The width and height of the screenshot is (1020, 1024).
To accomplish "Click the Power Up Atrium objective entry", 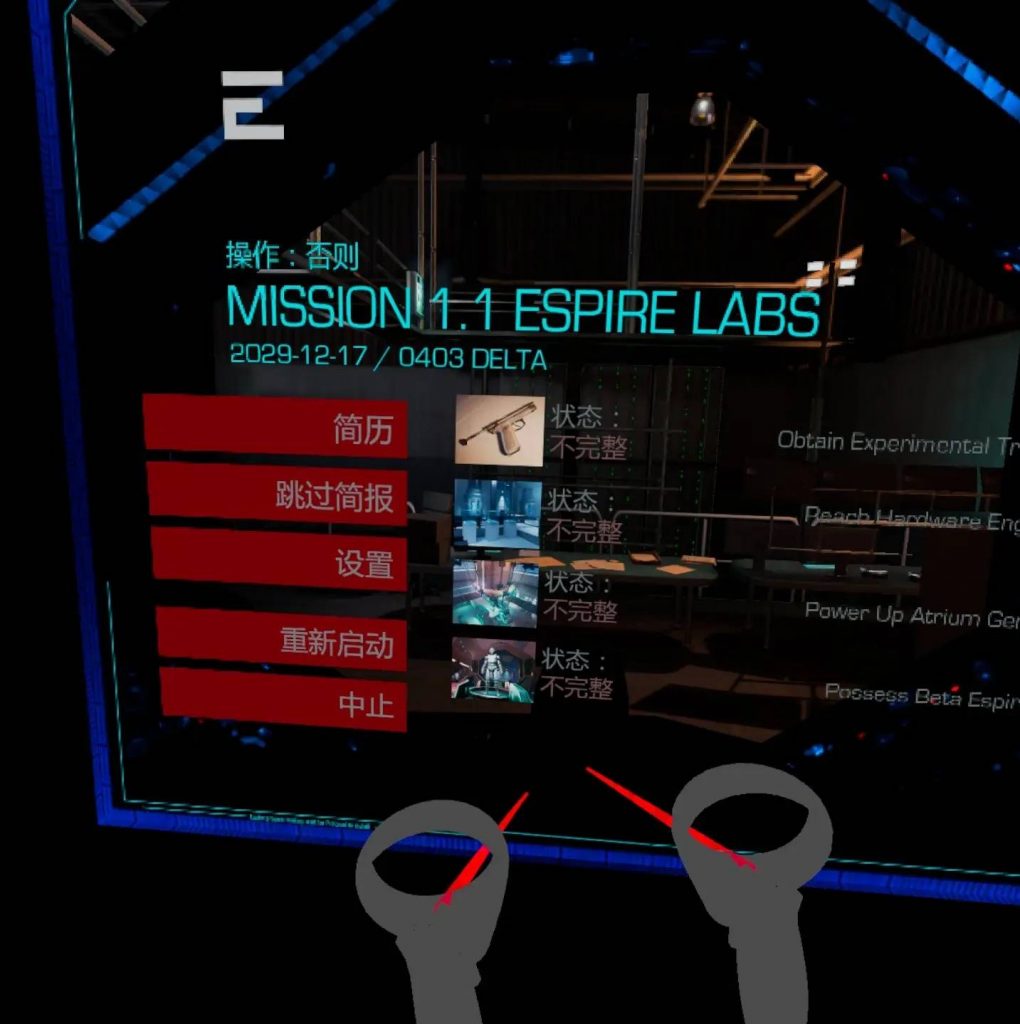I will [911, 615].
